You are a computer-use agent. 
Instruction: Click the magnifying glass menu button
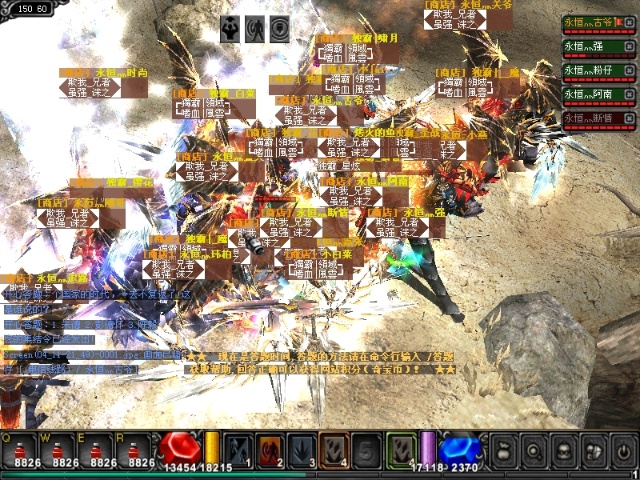tap(535, 450)
